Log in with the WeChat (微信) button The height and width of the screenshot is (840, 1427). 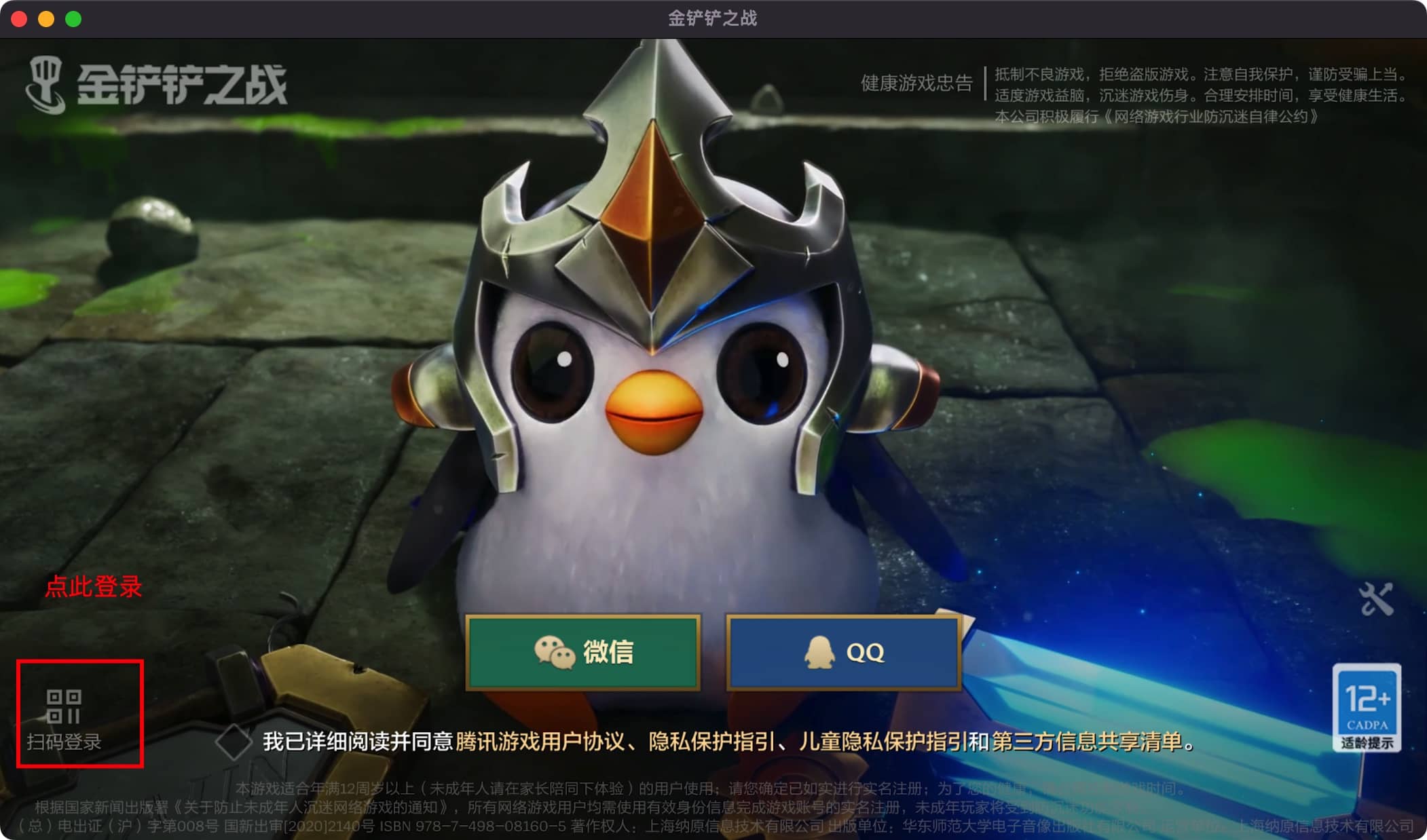(582, 652)
